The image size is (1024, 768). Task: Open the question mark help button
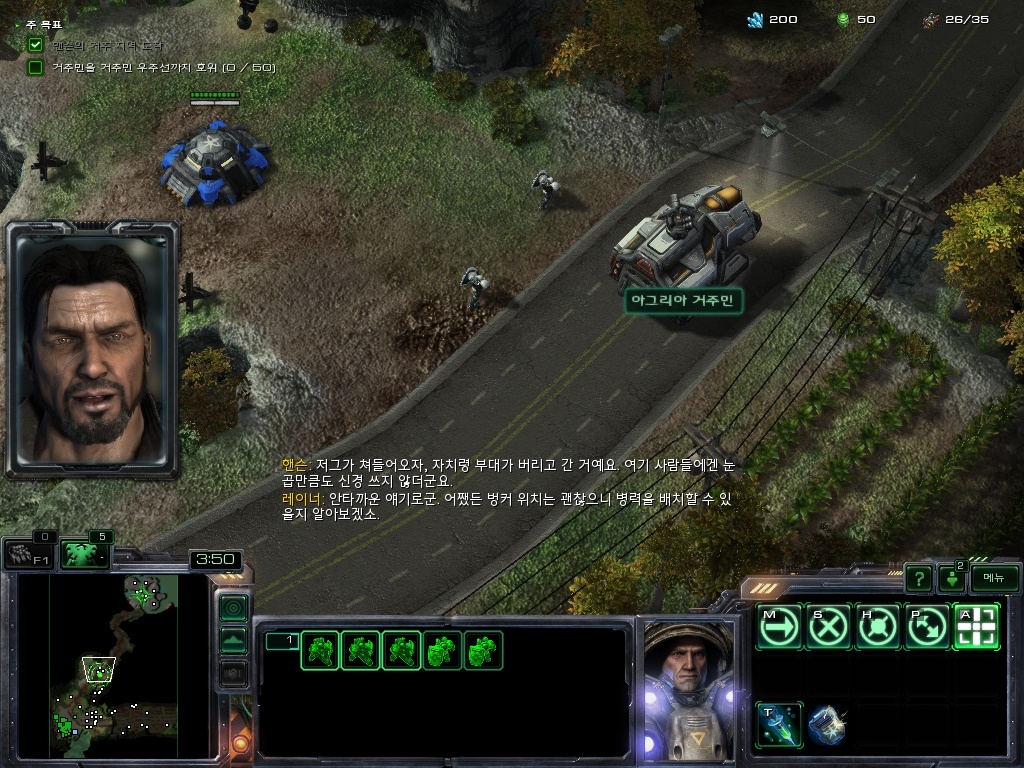[x=919, y=578]
